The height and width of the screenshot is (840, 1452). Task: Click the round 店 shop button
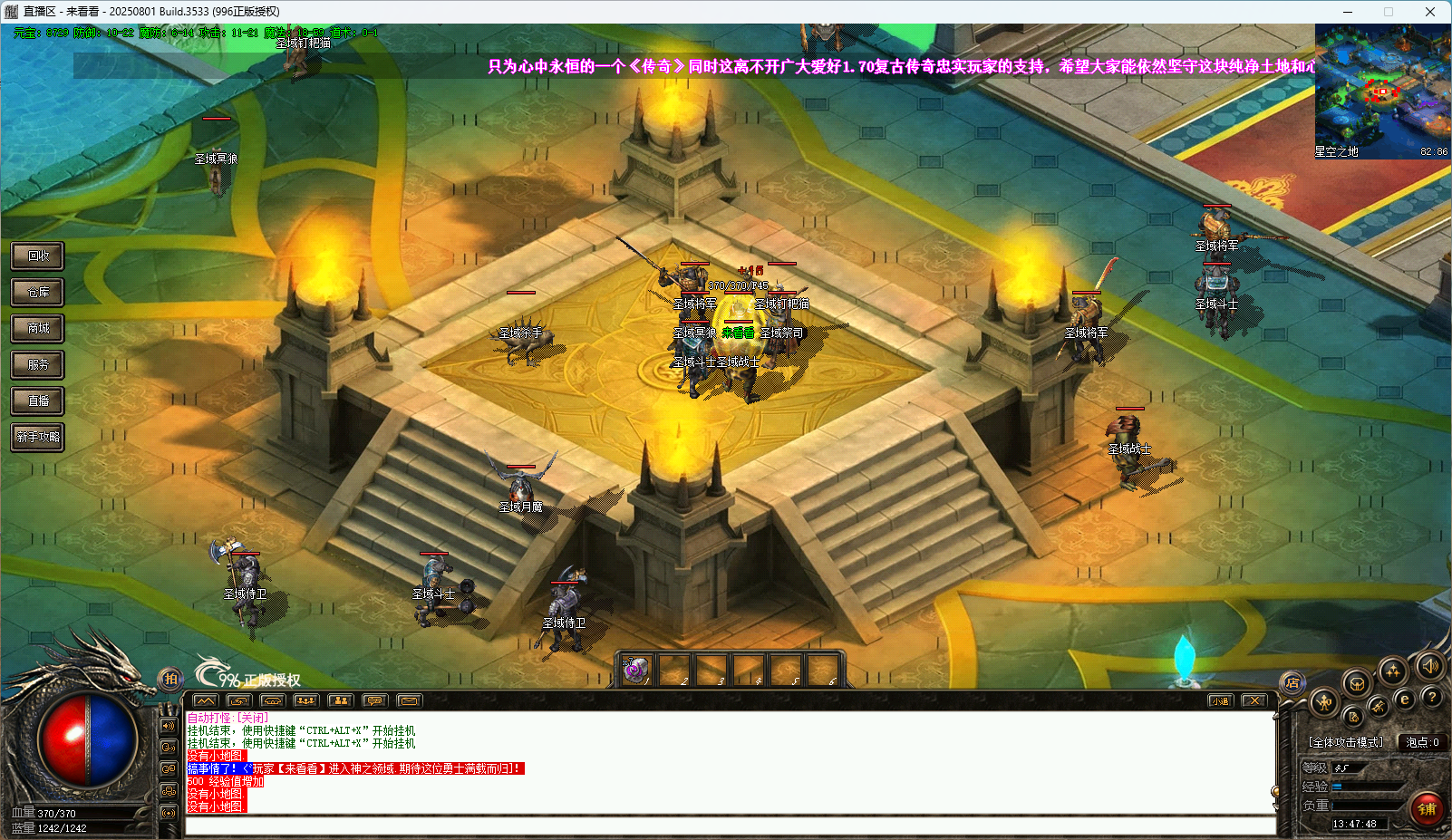pyautogui.click(x=1292, y=682)
